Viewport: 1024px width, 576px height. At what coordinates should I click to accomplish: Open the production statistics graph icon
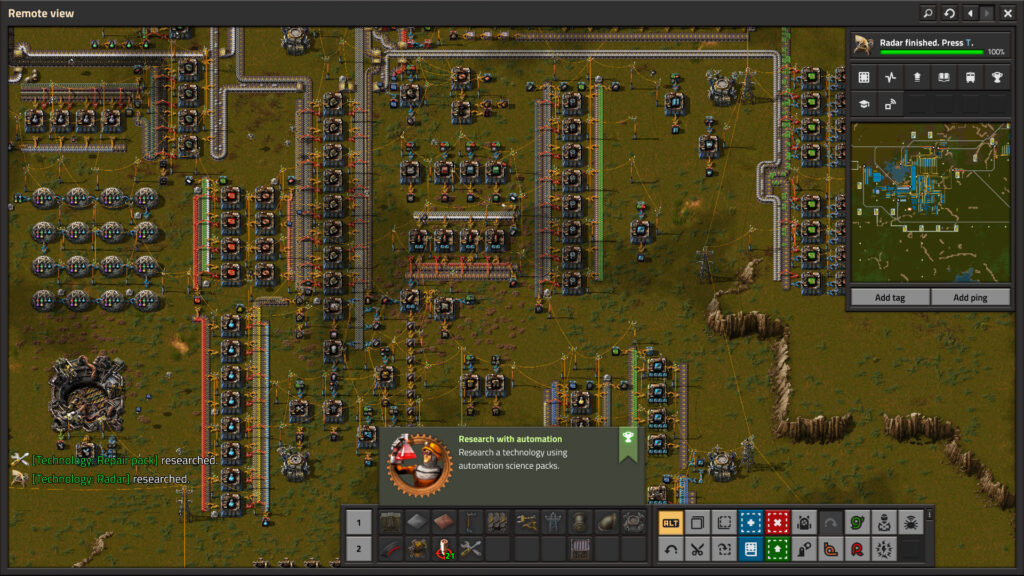coord(890,77)
